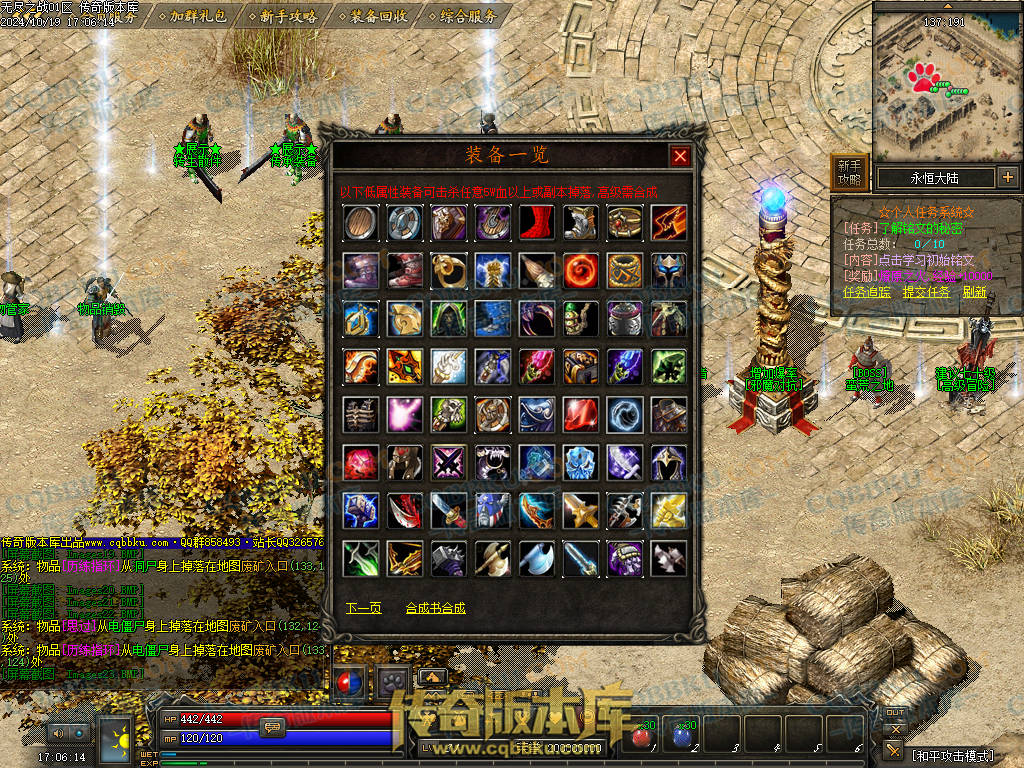Choose the red fire swirl orb icon
The width and height of the screenshot is (1024, 768).
point(580,269)
